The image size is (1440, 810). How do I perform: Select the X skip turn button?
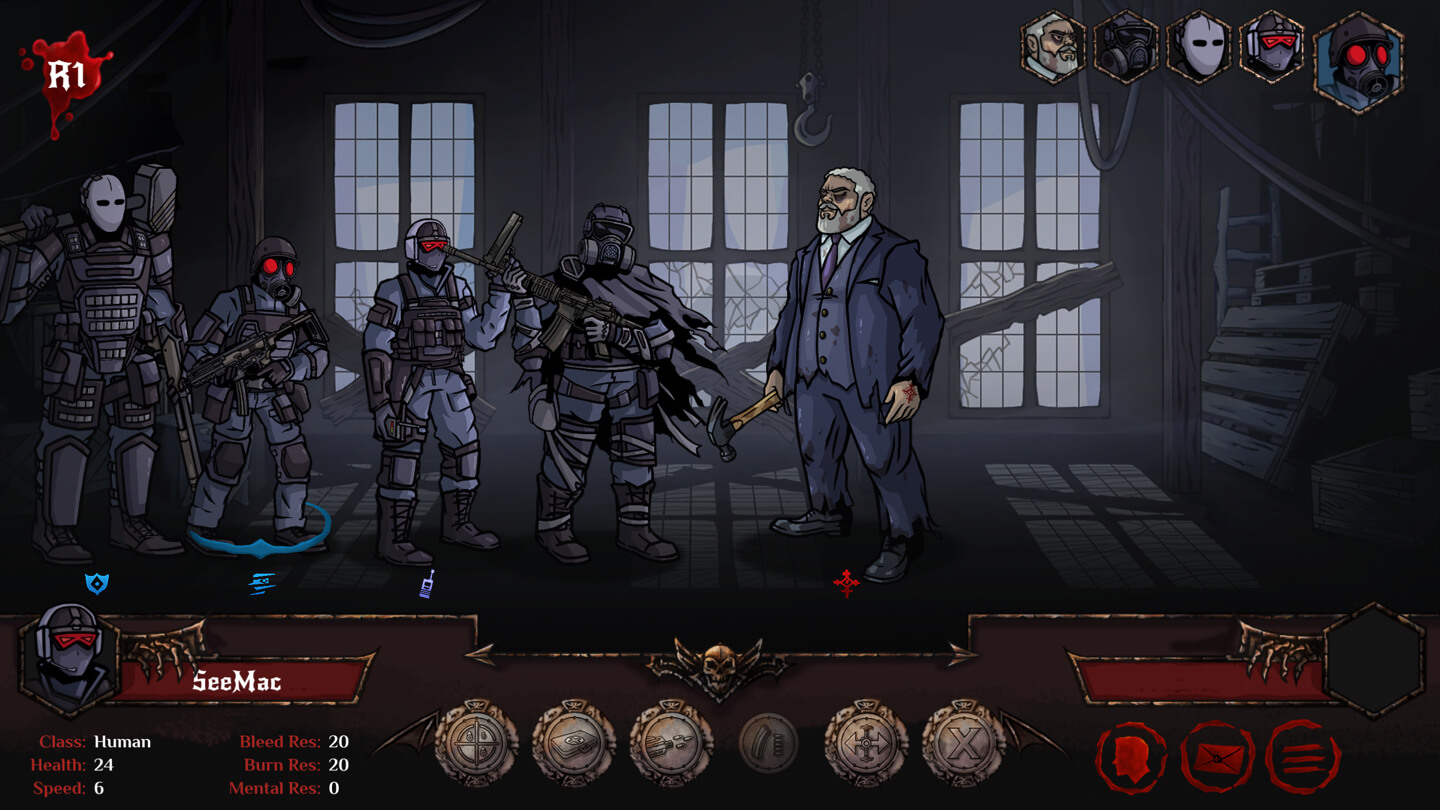[962, 743]
